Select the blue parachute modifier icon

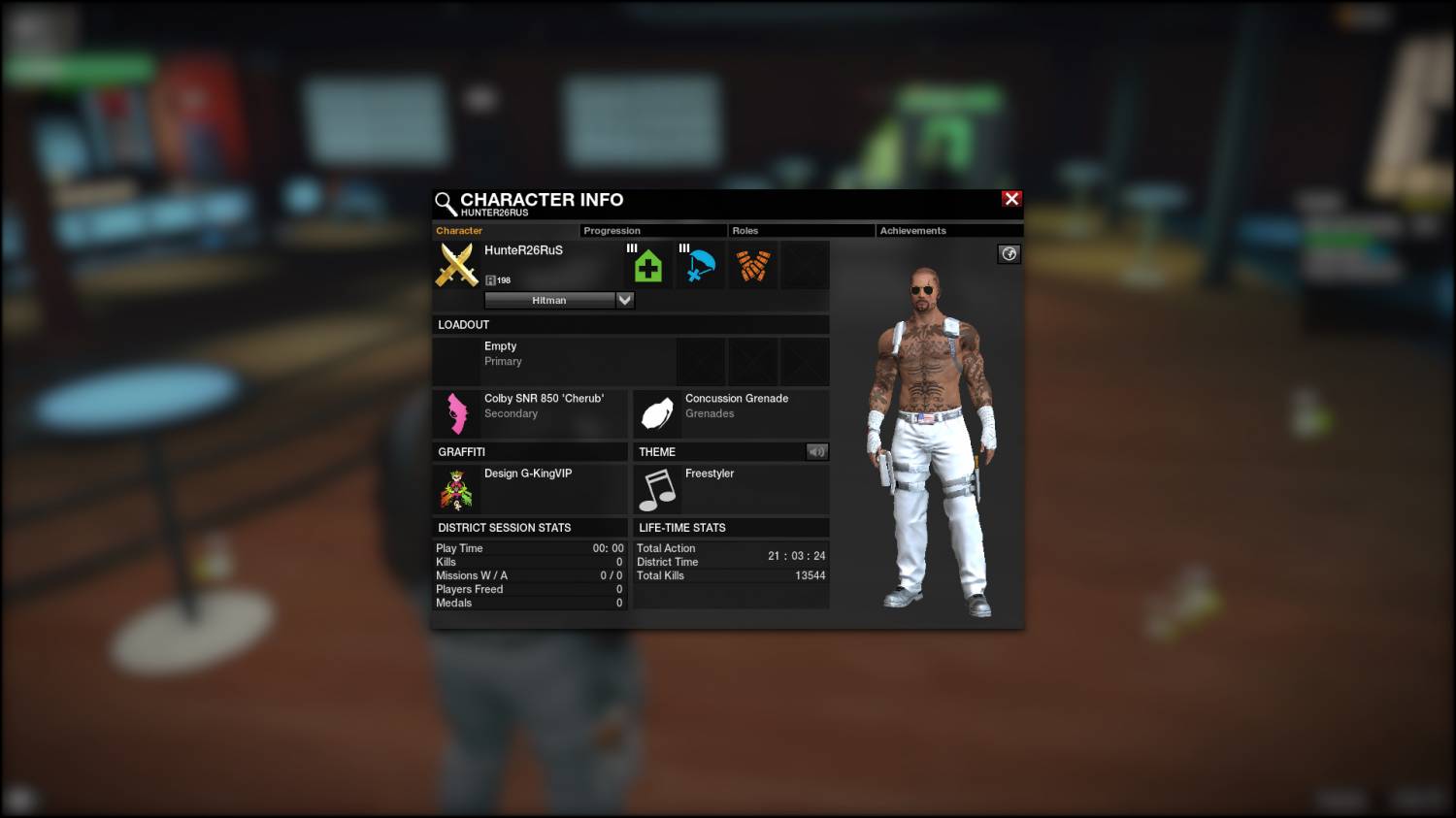[x=700, y=266]
